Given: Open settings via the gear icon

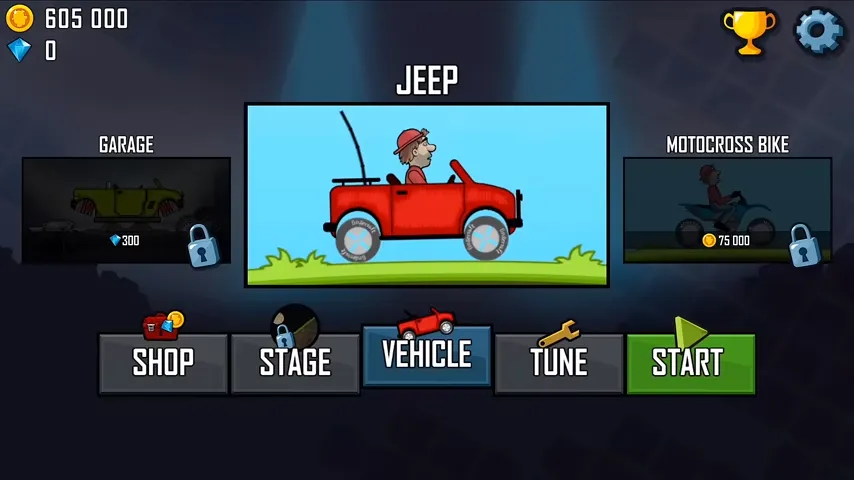Looking at the screenshot, I should click(x=819, y=31).
